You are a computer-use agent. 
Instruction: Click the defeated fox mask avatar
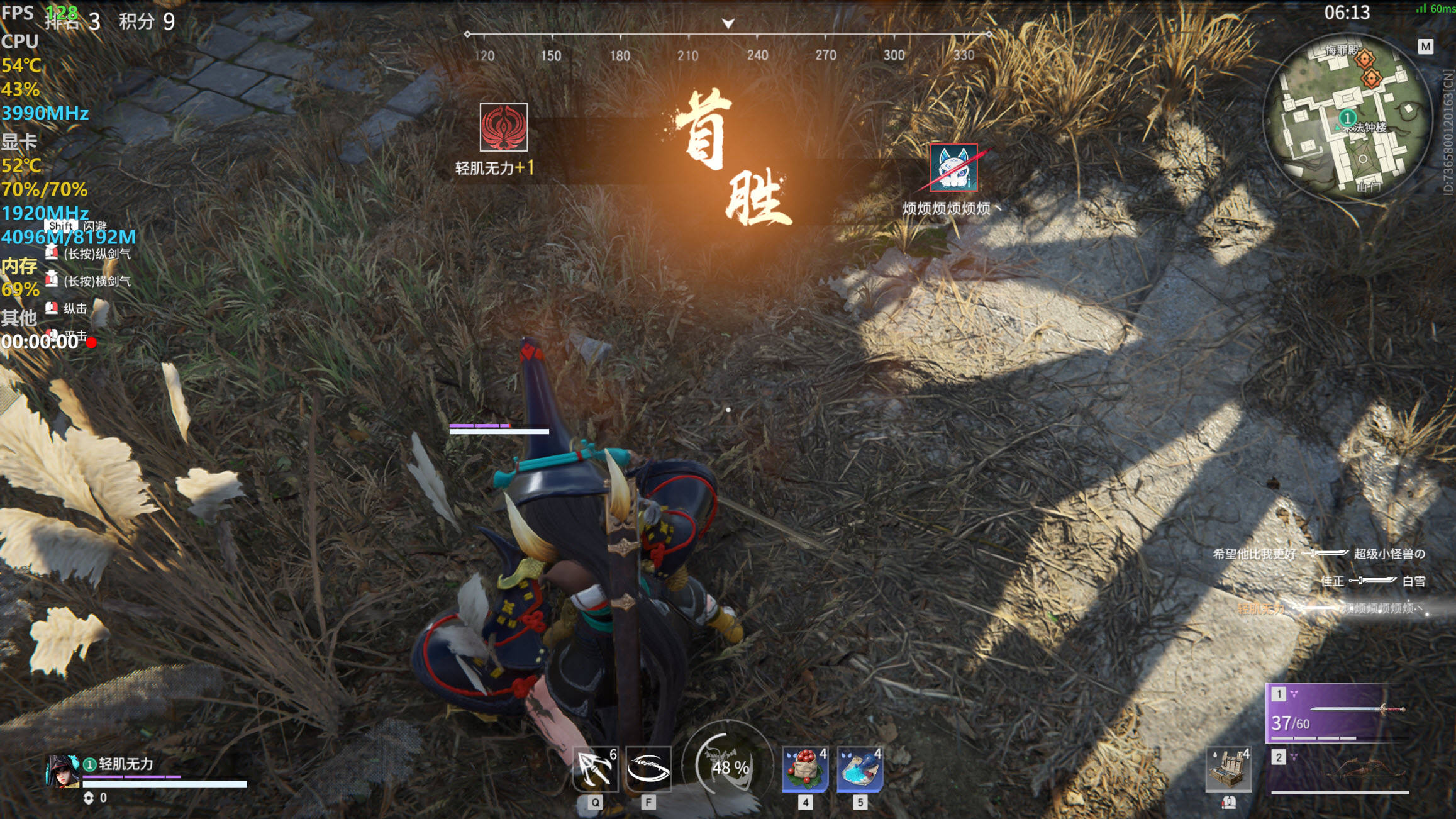[x=953, y=167]
